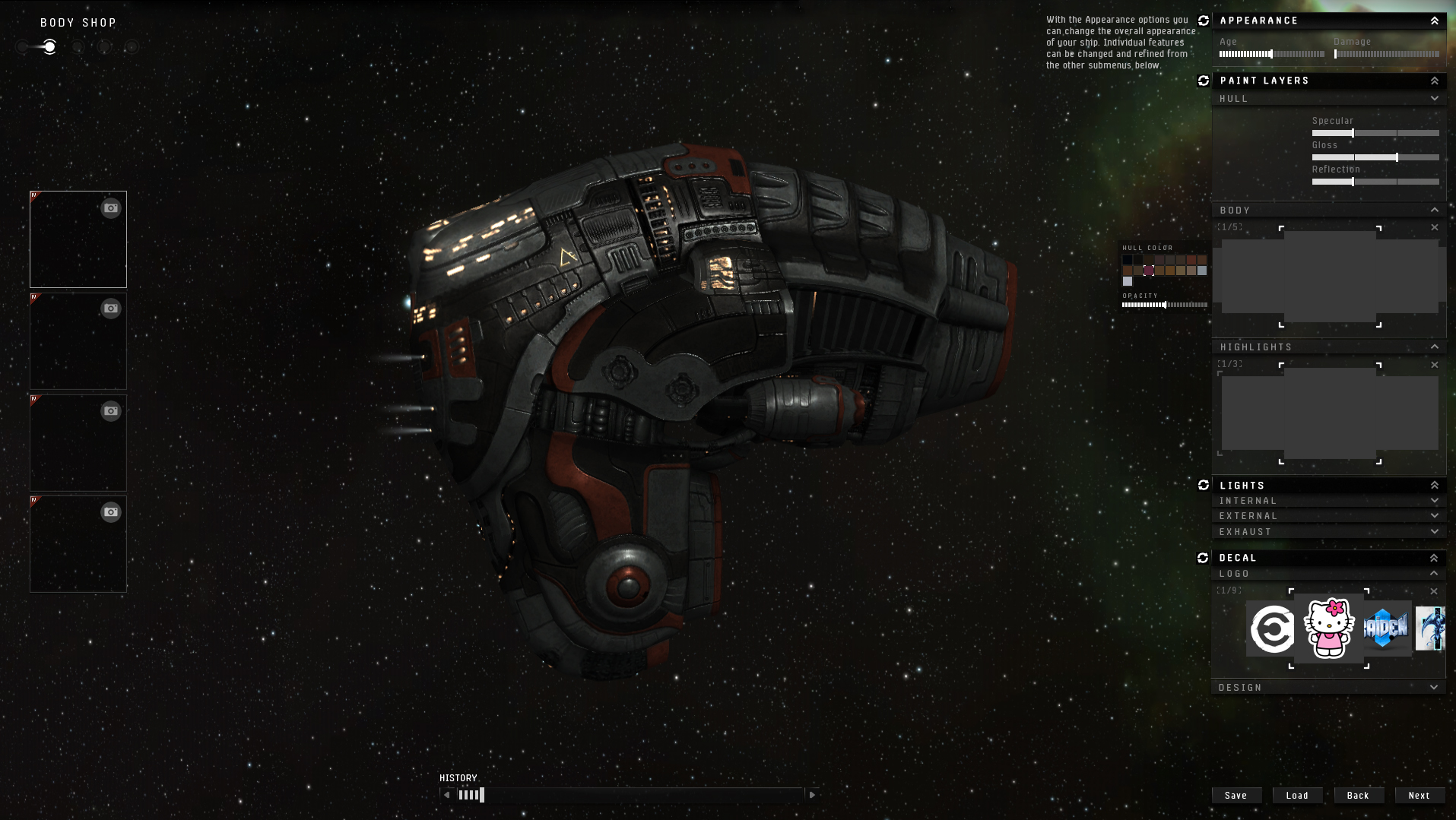Adjust the hull color Opacity slider

pos(1165,305)
